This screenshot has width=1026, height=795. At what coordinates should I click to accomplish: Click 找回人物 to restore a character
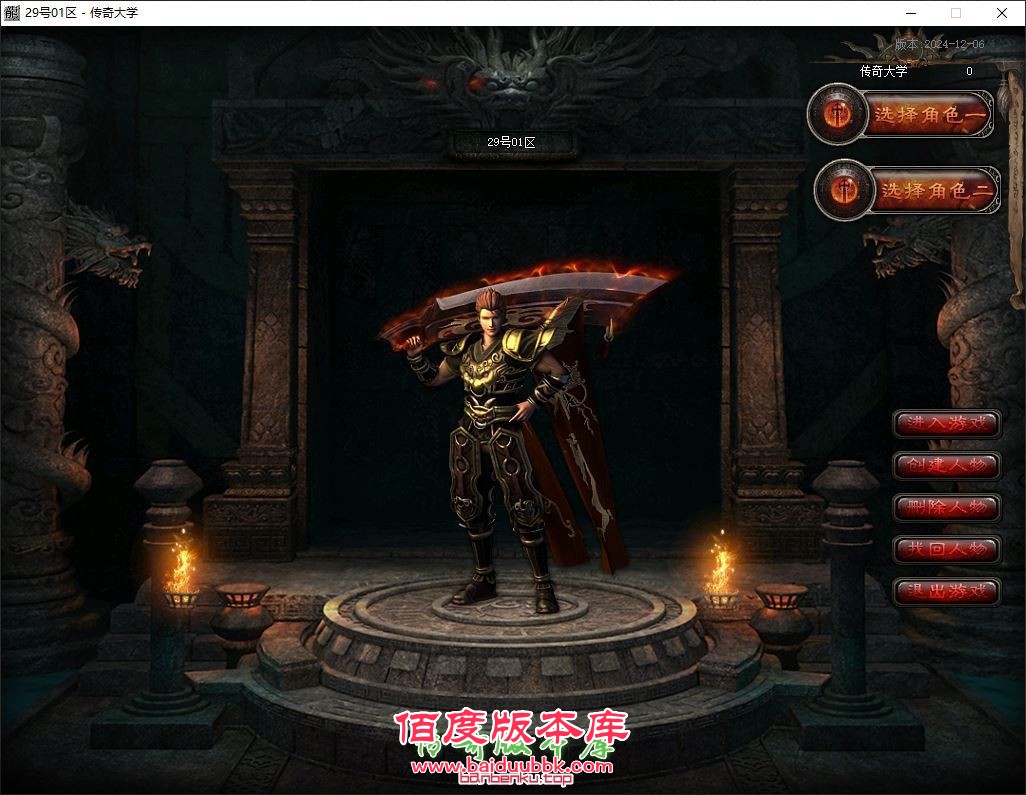[x=946, y=549]
